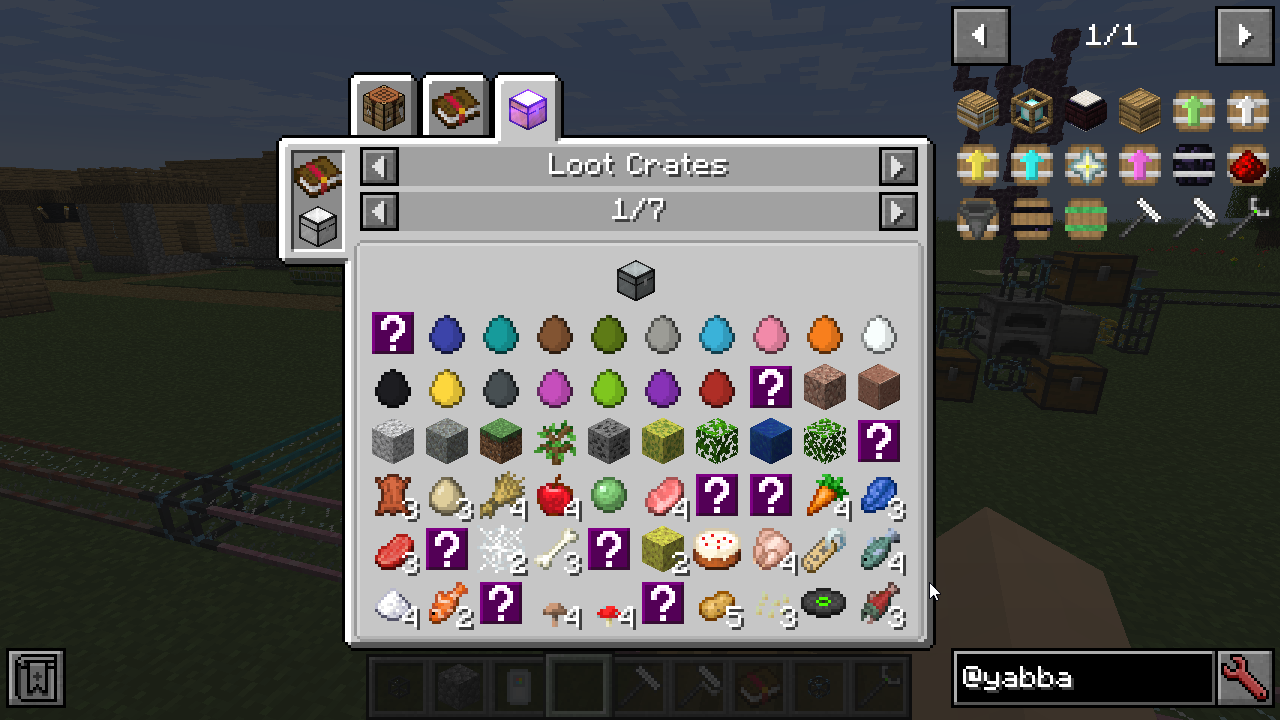Open JEI config with red wrench
The image size is (1280, 720).
click(1245, 678)
